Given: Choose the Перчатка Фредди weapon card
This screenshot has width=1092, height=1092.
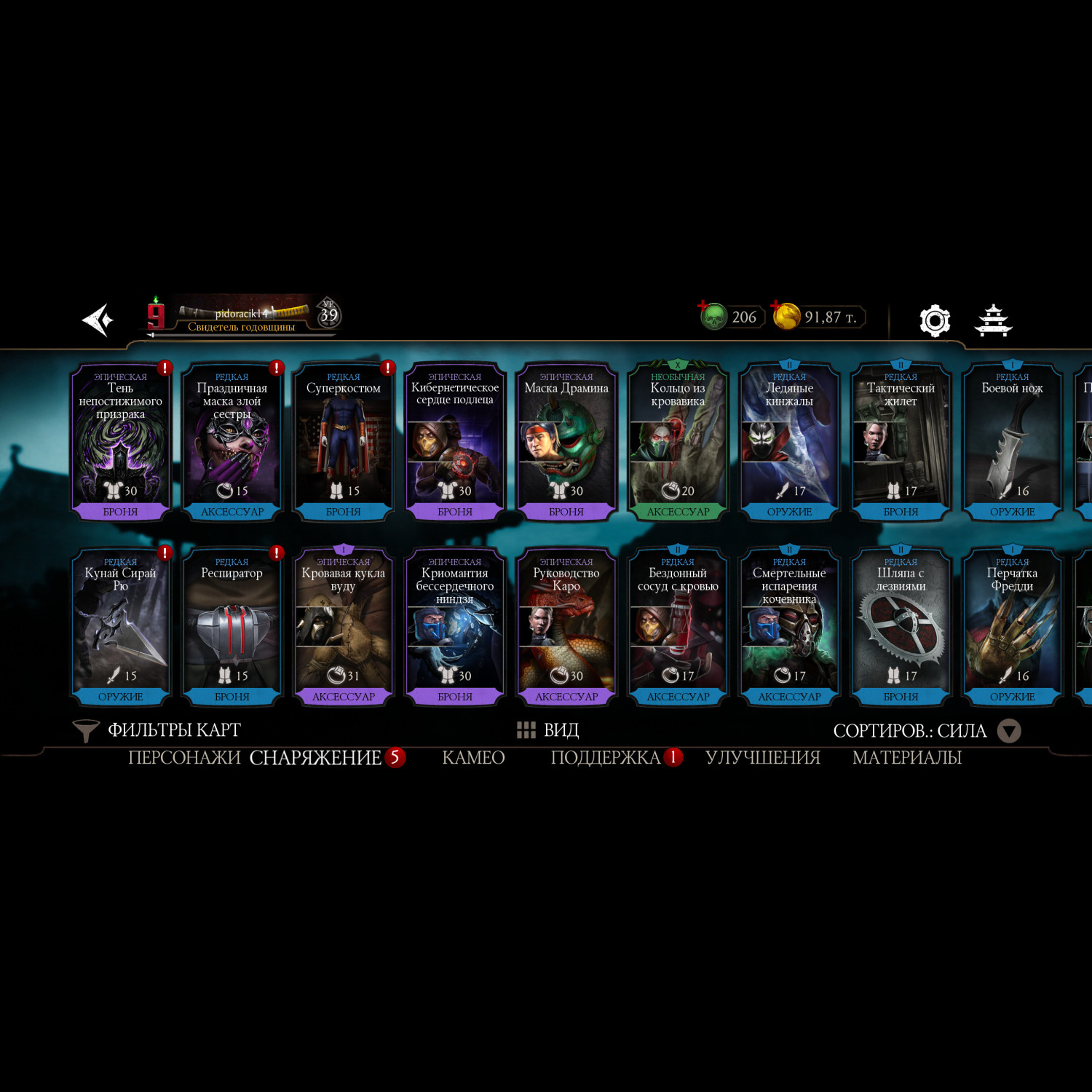Looking at the screenshot, I should pos(1012,626).
